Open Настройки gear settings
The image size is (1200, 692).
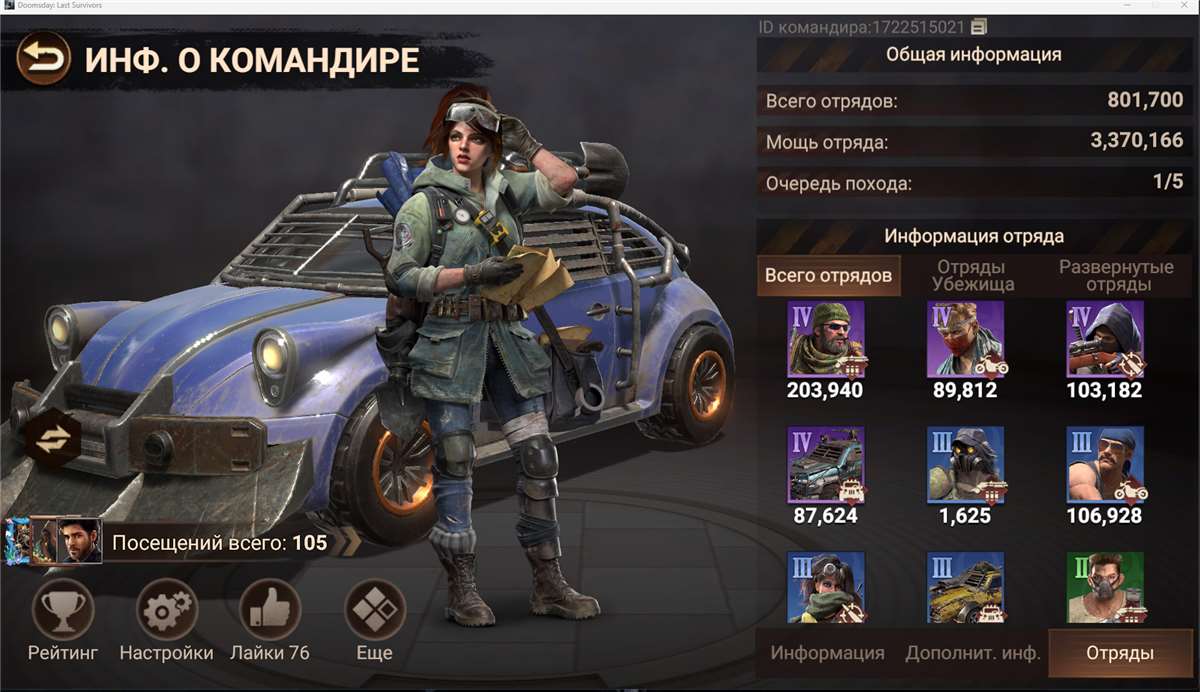[166, 610]
